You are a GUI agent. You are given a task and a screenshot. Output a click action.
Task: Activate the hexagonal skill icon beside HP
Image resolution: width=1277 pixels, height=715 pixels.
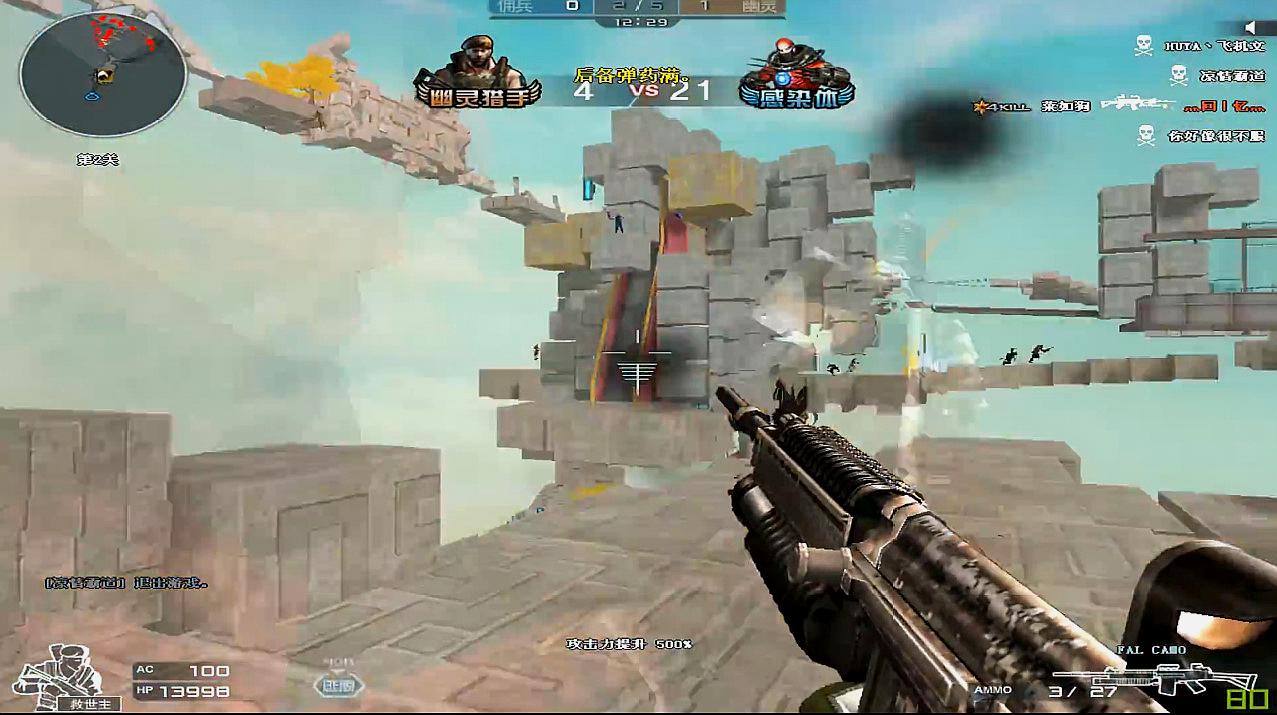click(x=339, y=685)
